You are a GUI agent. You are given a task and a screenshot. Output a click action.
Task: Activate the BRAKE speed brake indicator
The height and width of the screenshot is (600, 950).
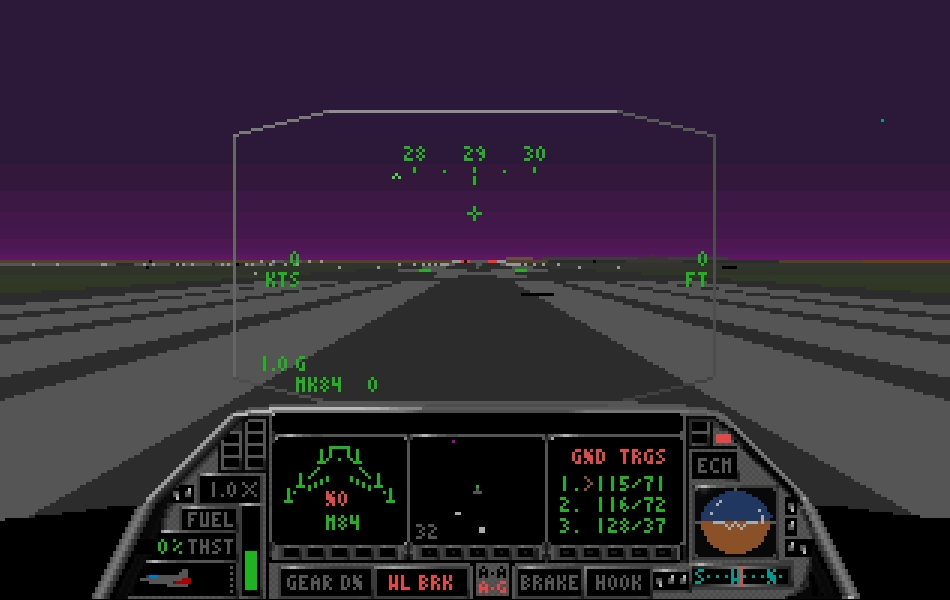[549, 582]
